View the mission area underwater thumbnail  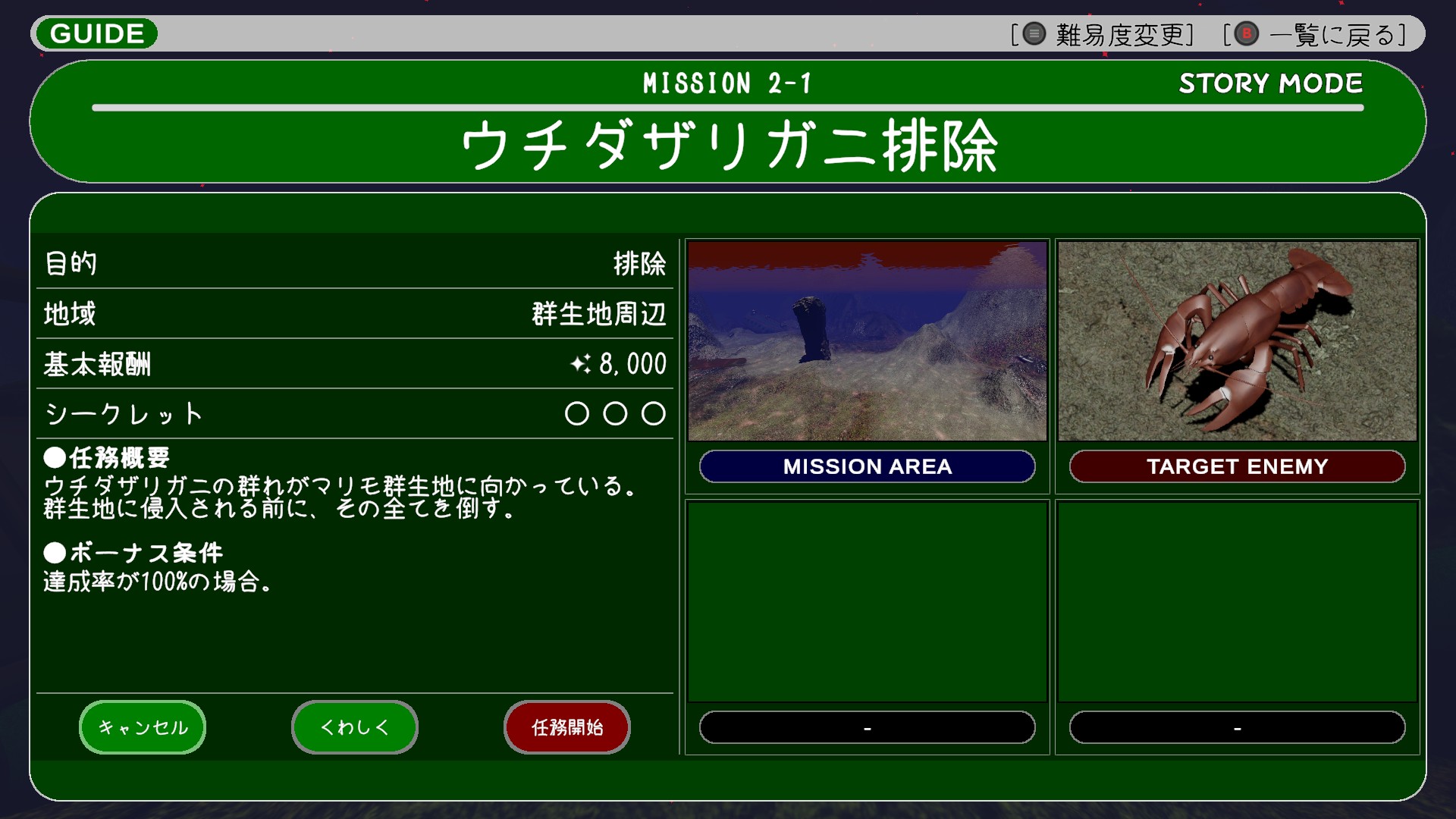tap(867, 341)
